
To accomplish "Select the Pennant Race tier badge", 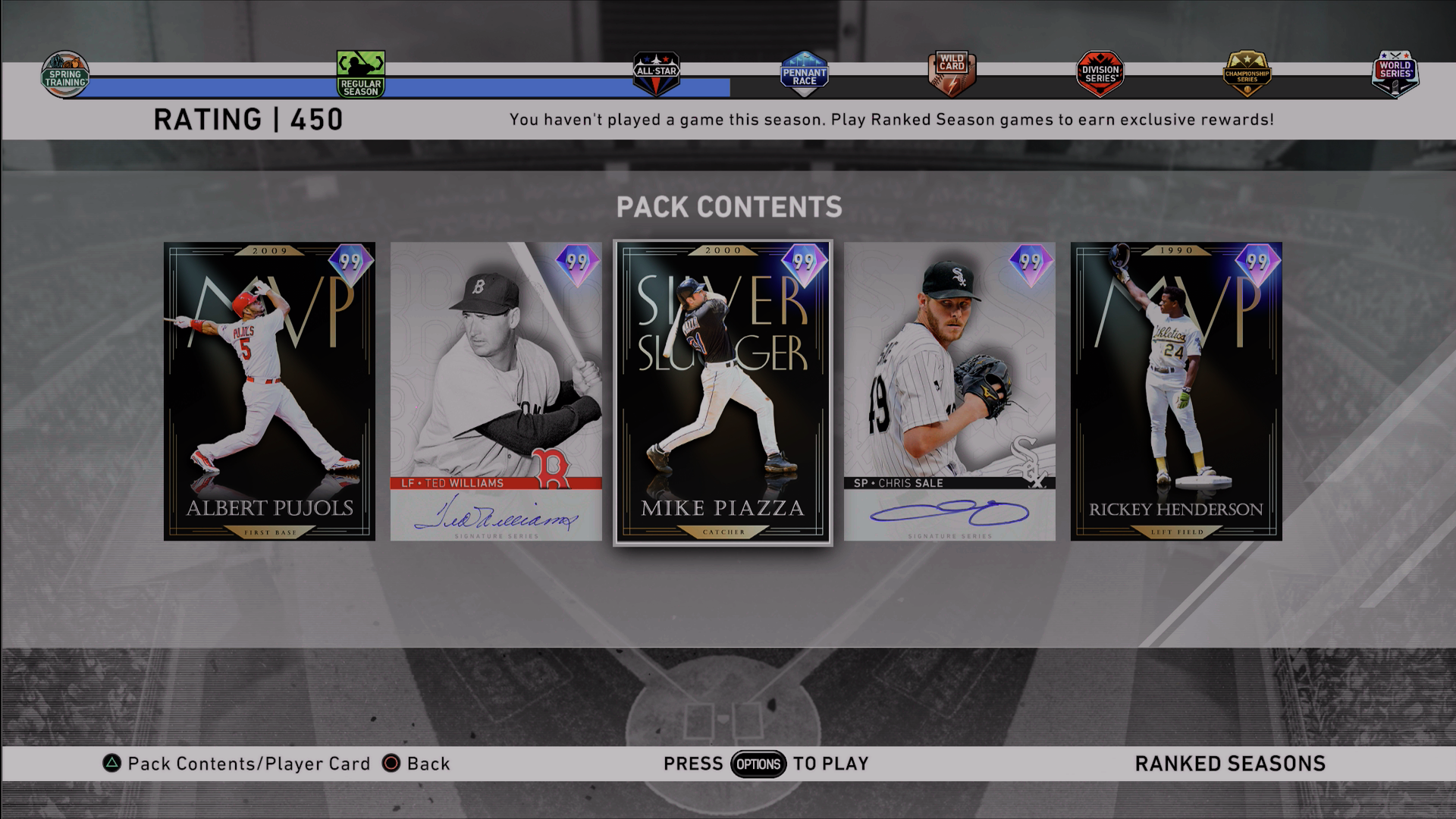I will pyautogui.click(x=804, y=74).
